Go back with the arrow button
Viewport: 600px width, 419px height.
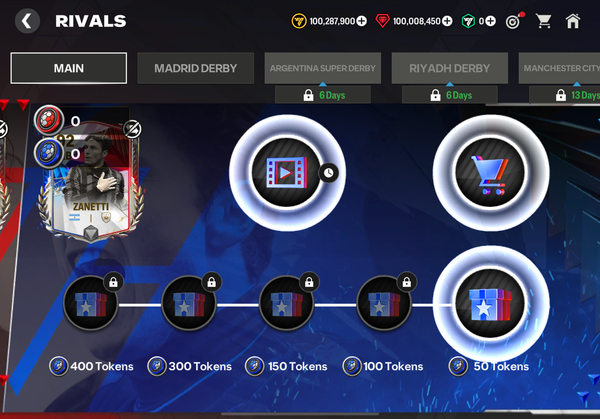pyautogui.click(x=27, y=20)
